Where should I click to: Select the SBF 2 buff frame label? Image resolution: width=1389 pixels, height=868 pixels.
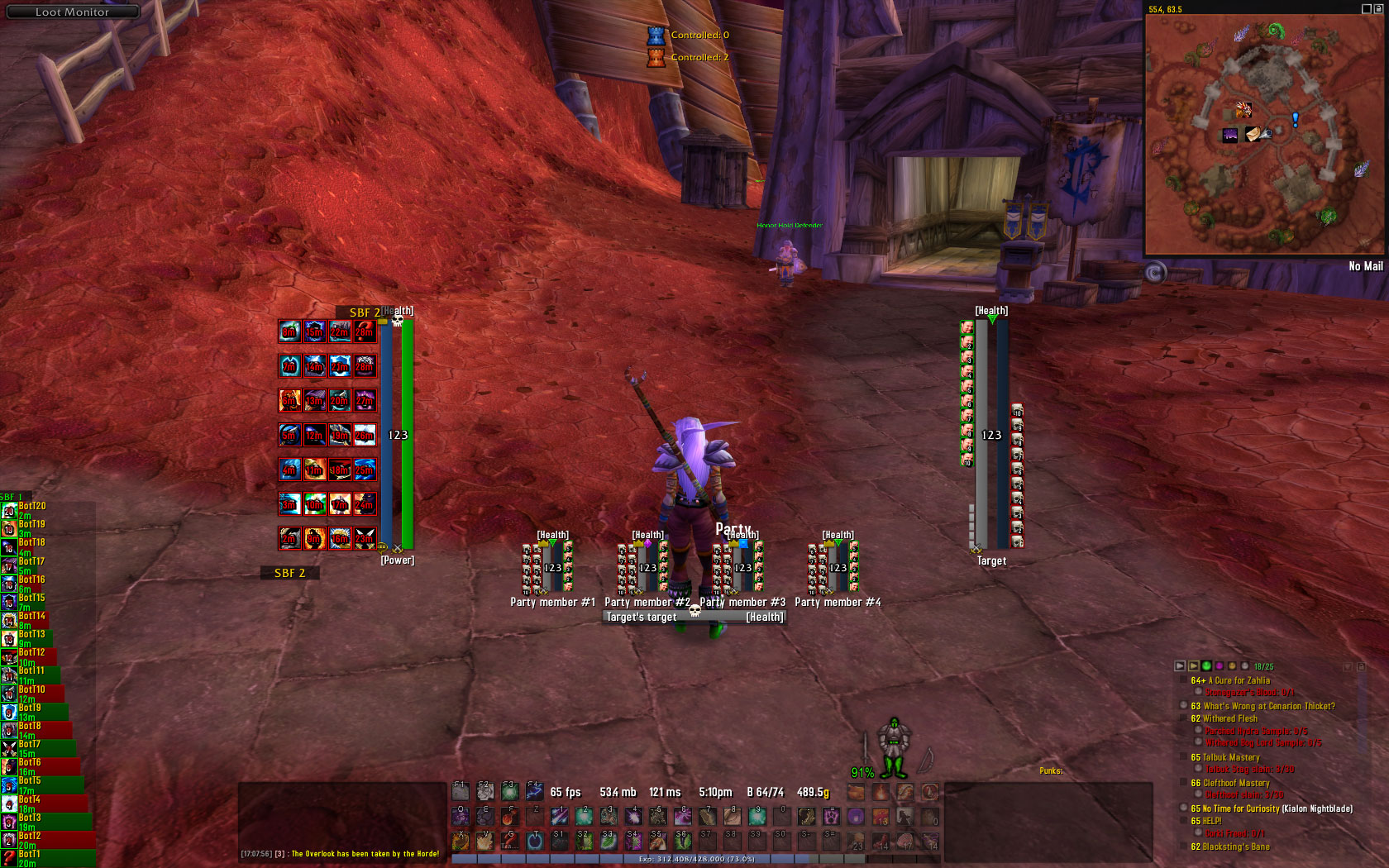[289, 573]
